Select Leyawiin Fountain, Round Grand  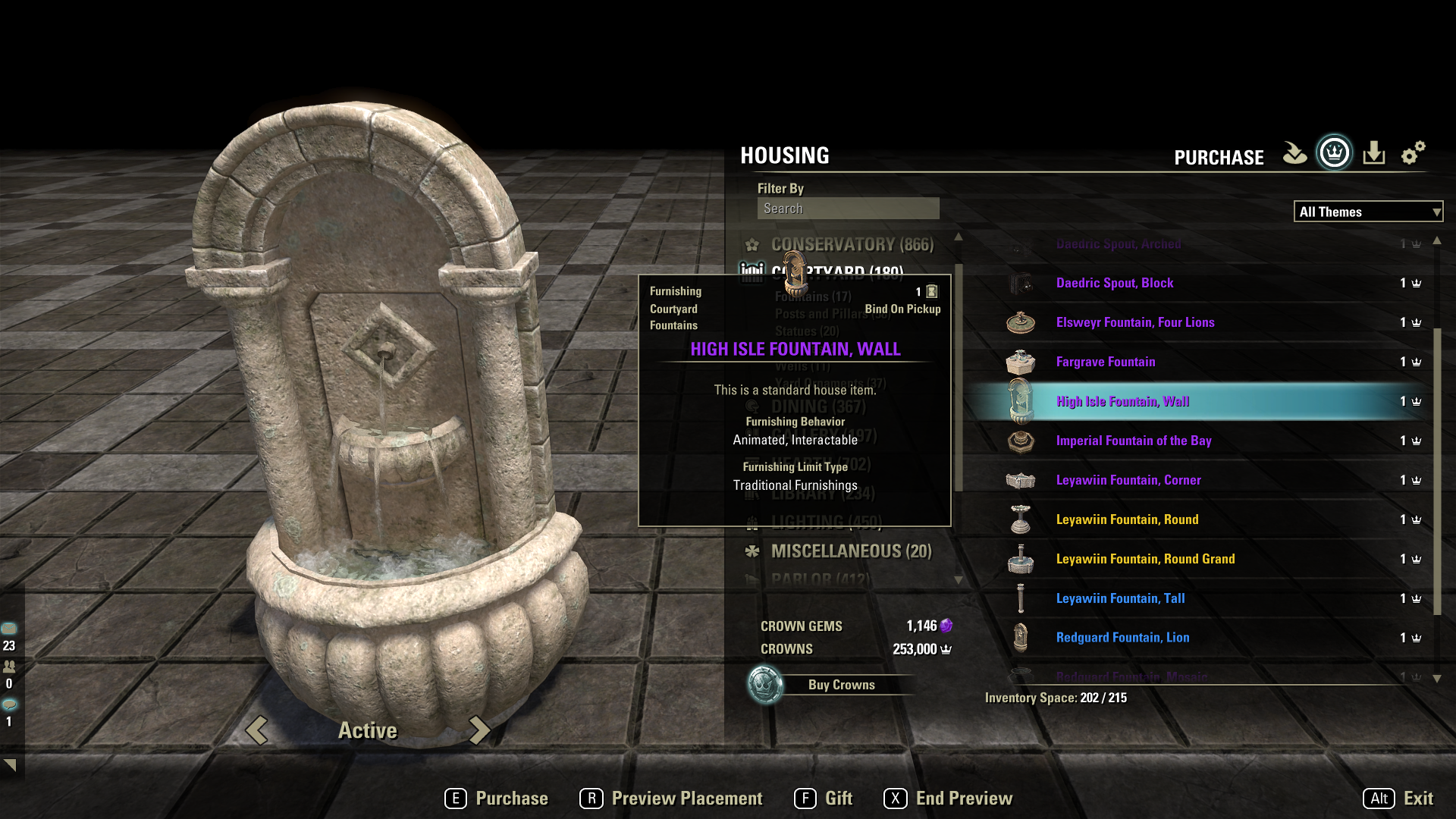pyautogui.click(x=1145, y=559)
